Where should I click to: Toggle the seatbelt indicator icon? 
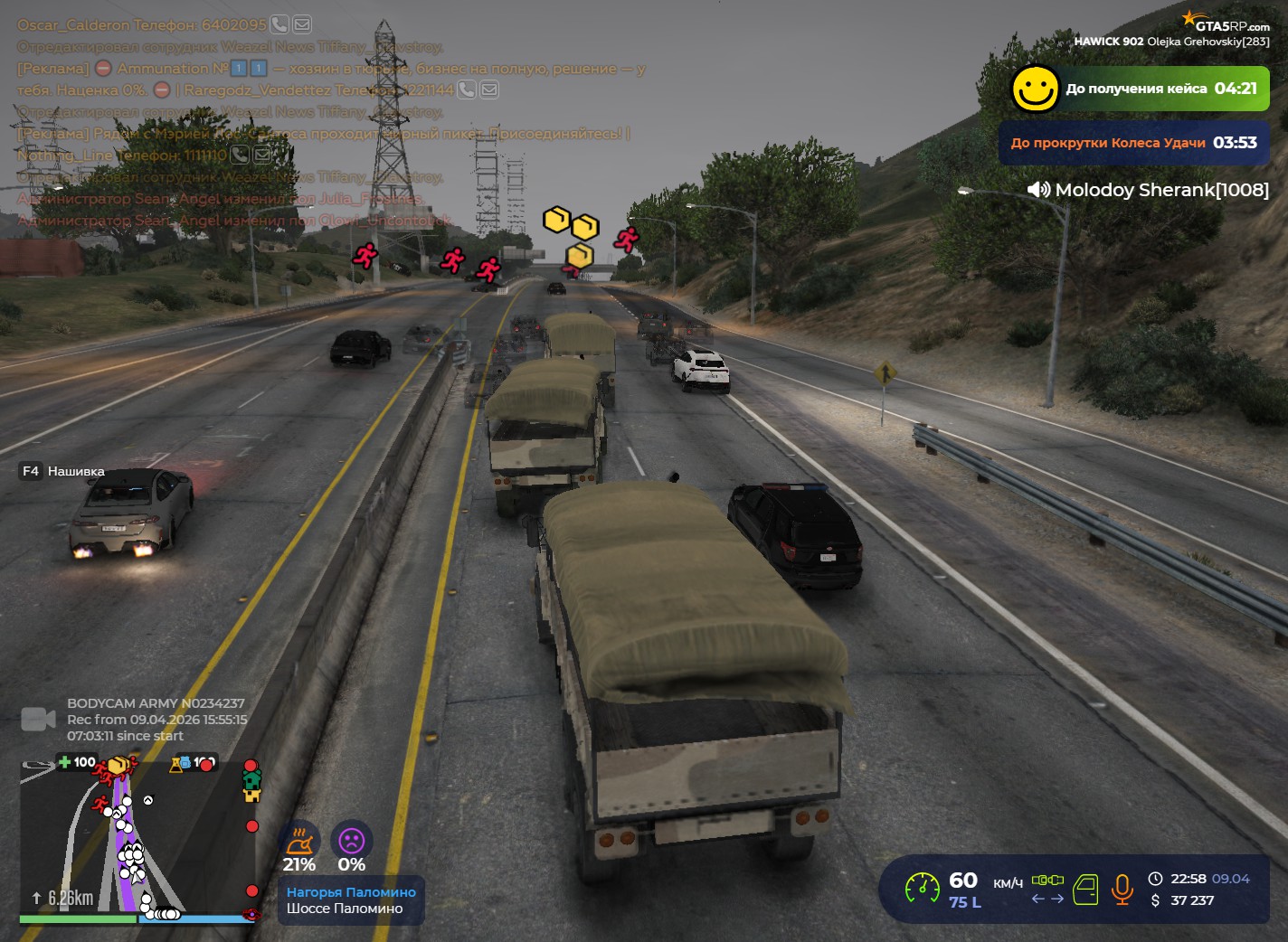(x=1048, y=880)
